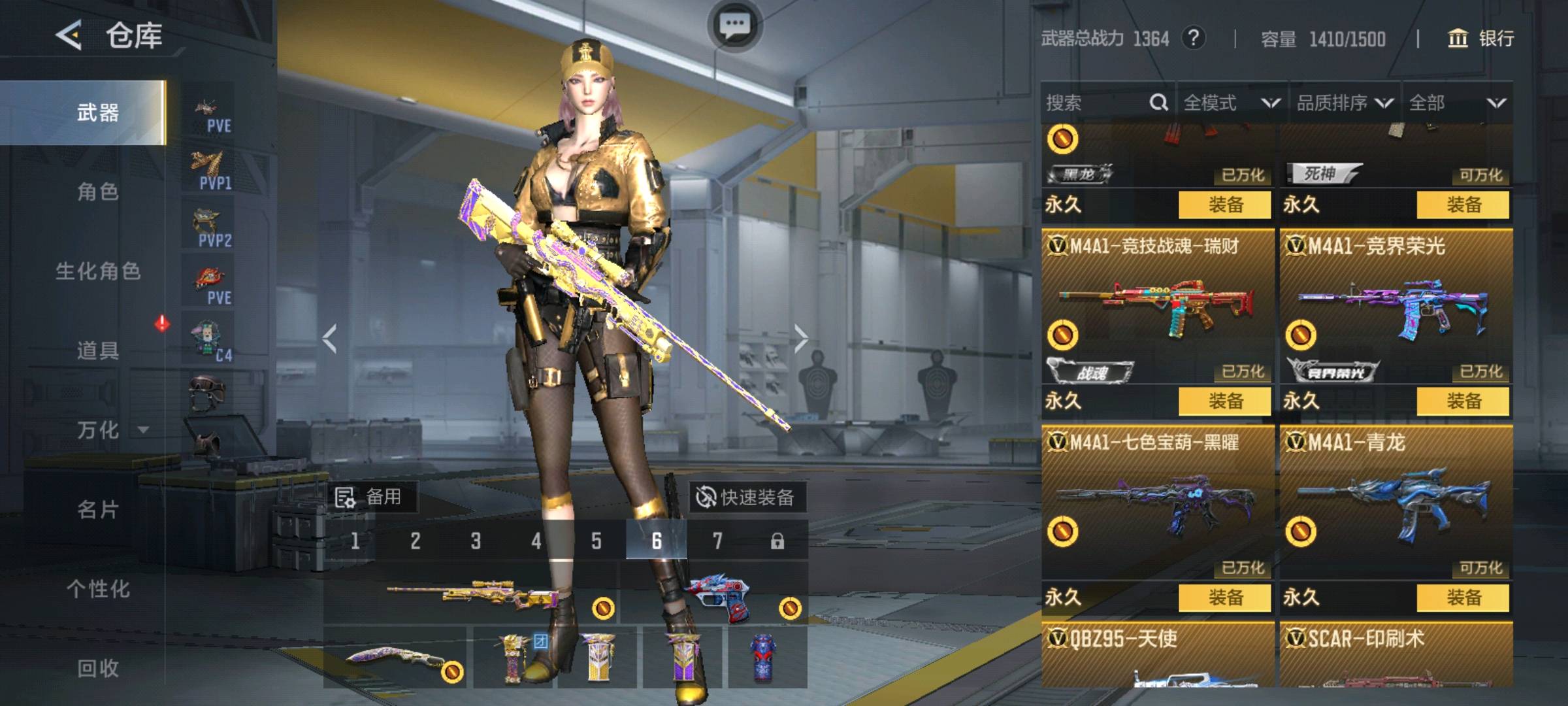
Task: Equip the M4A1-竞界荣光 rifle
Action: pos(1463,401)
